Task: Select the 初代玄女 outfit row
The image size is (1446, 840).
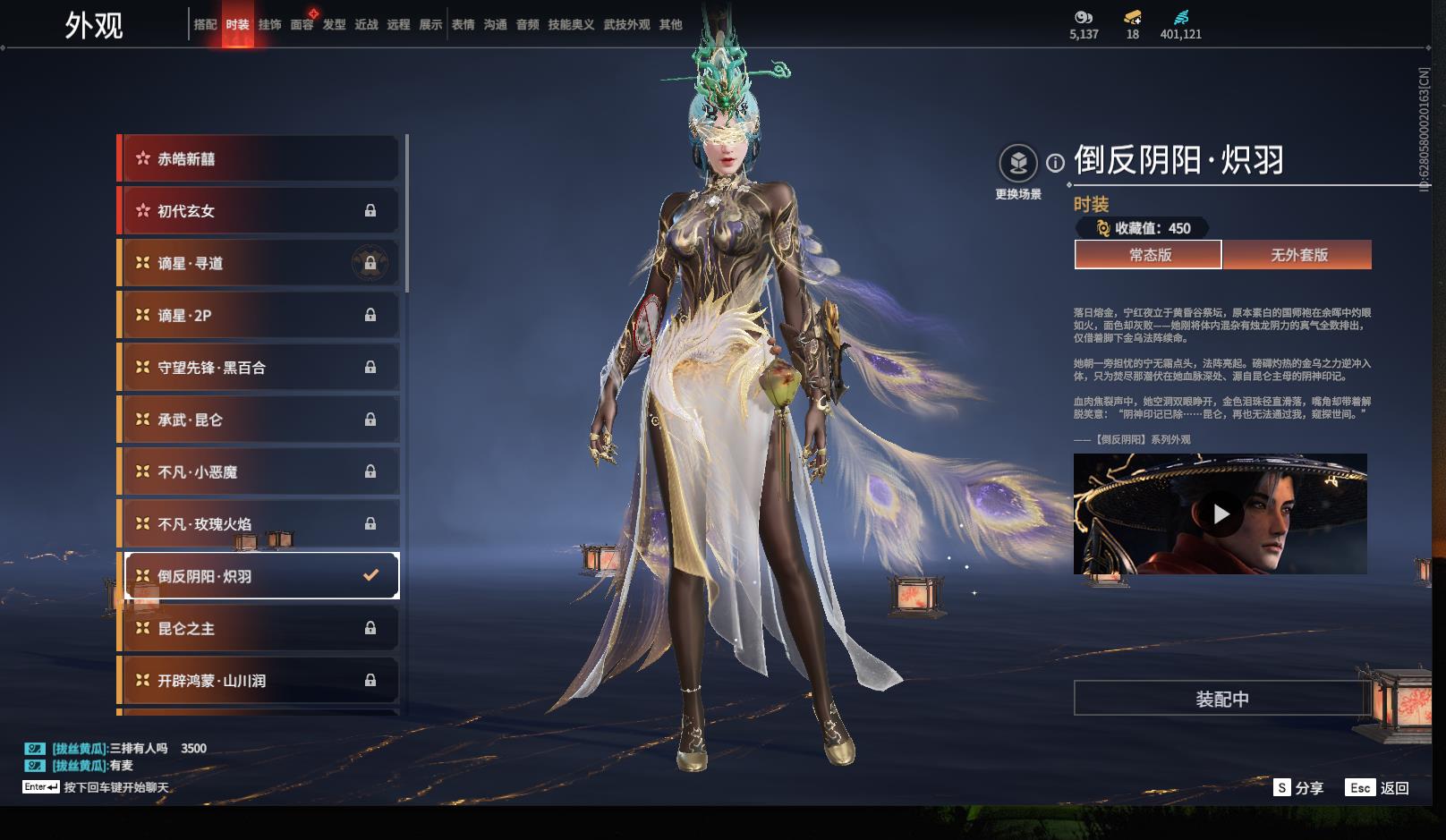Action: pos(259,211)
